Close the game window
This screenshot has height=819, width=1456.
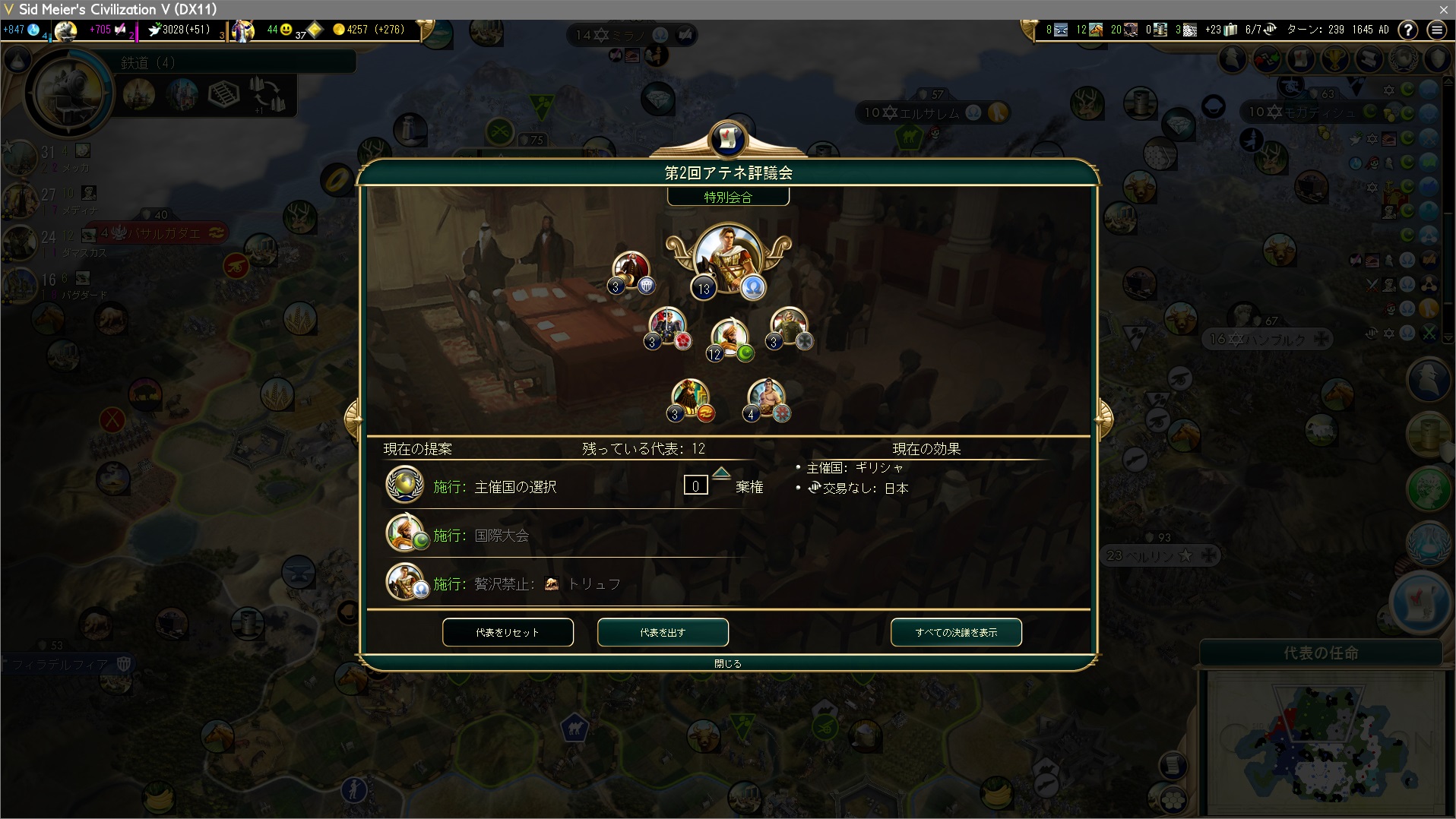pos(1443,9)
